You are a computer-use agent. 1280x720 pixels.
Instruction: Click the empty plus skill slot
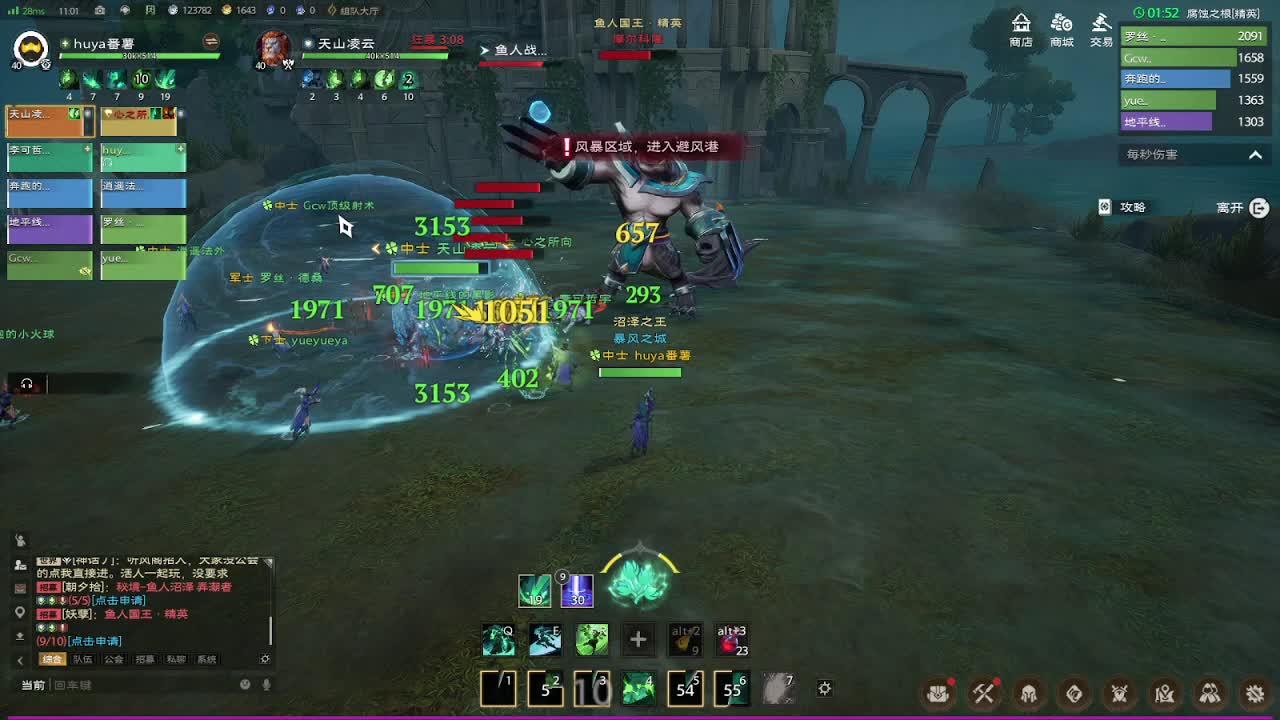click(638, 640)
